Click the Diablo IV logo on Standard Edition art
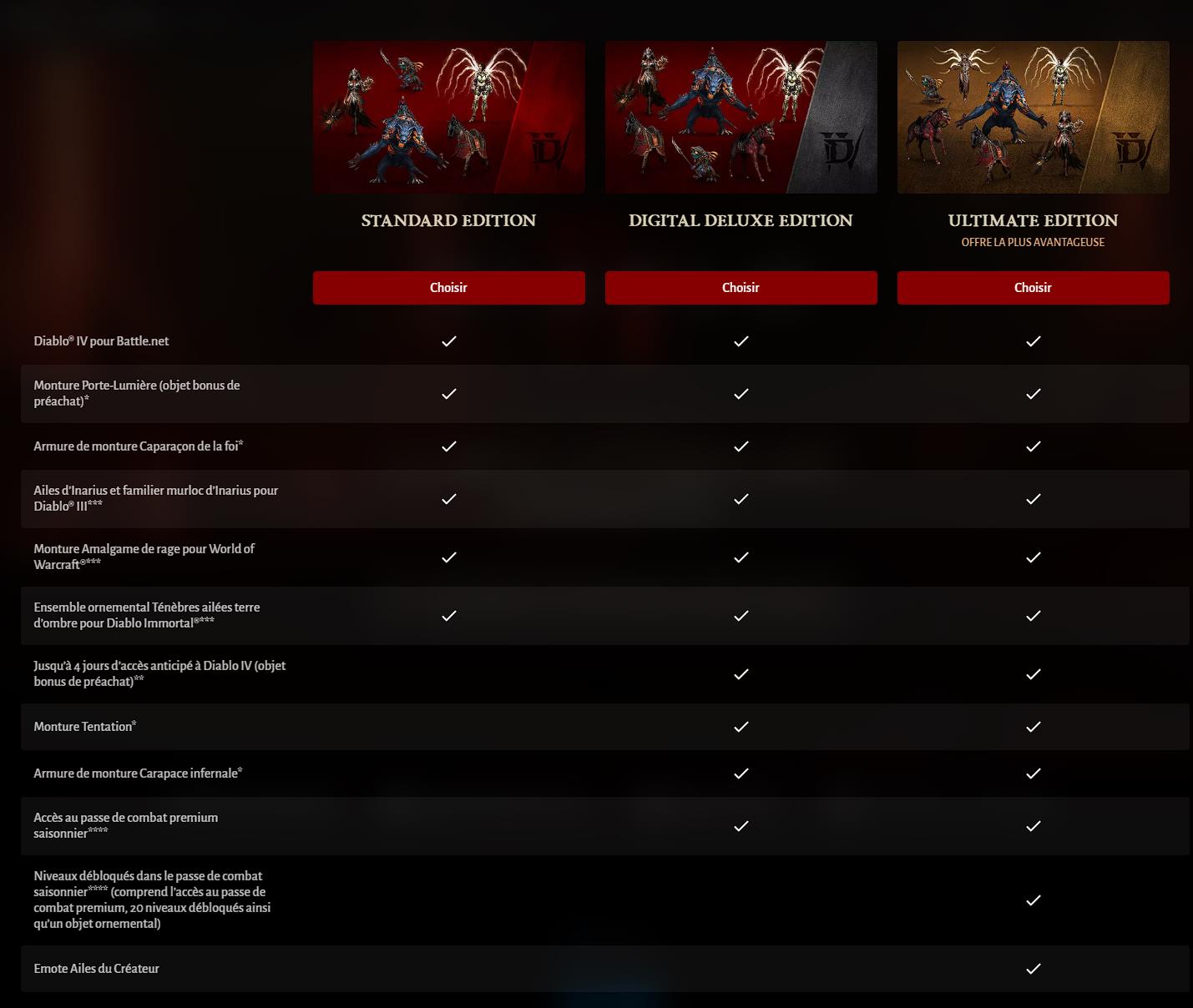Viewport: 1193px width, 1008px height. (x=547, y=150)
